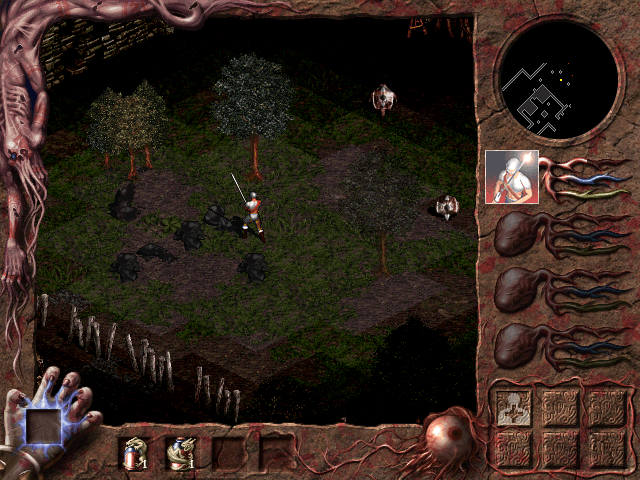Select the warrior character portrait
Screen dimensions: 640x480
tap(511, 177)
